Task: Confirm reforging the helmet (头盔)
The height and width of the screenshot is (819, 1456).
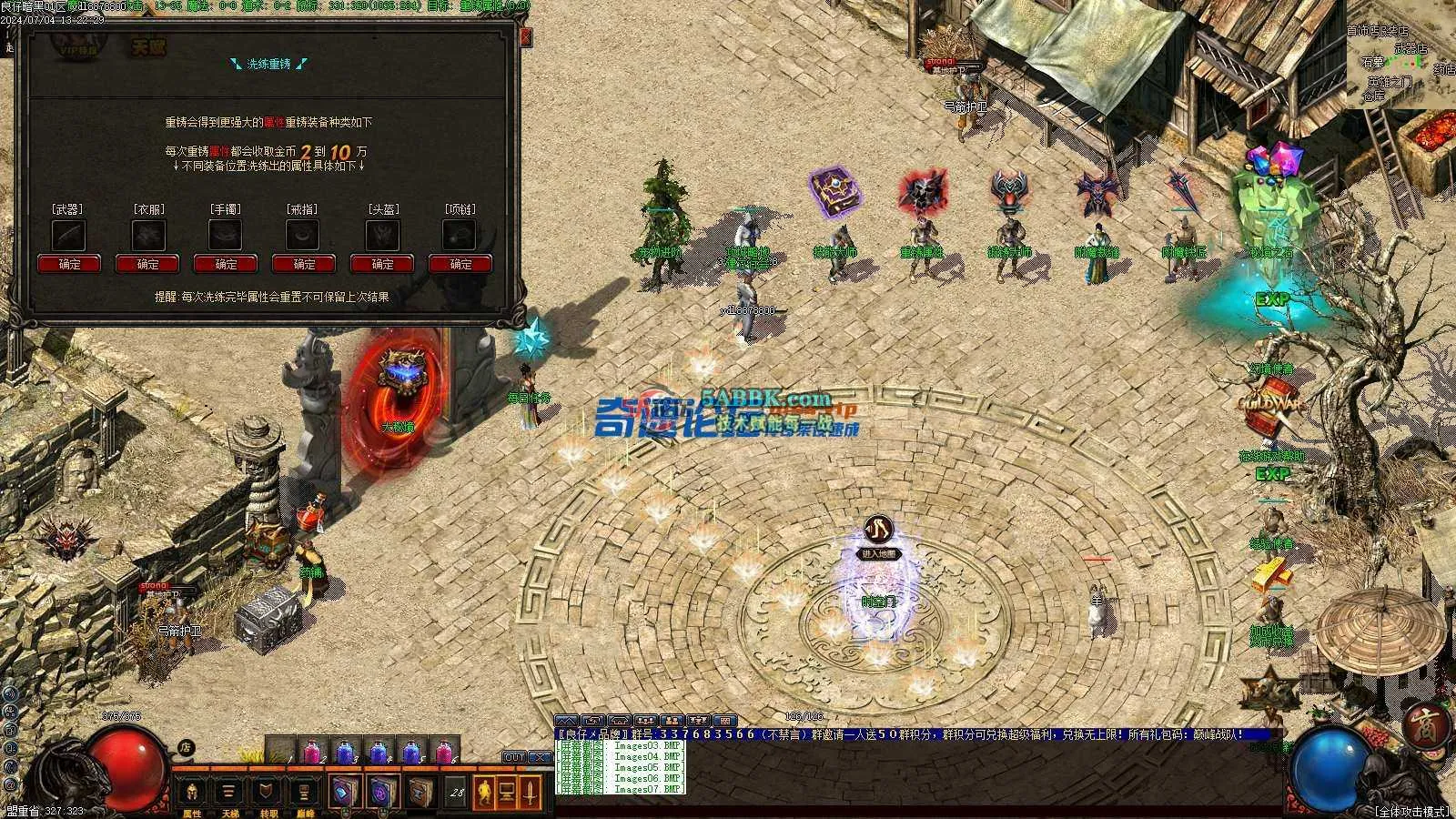Action: pos(382,264)
